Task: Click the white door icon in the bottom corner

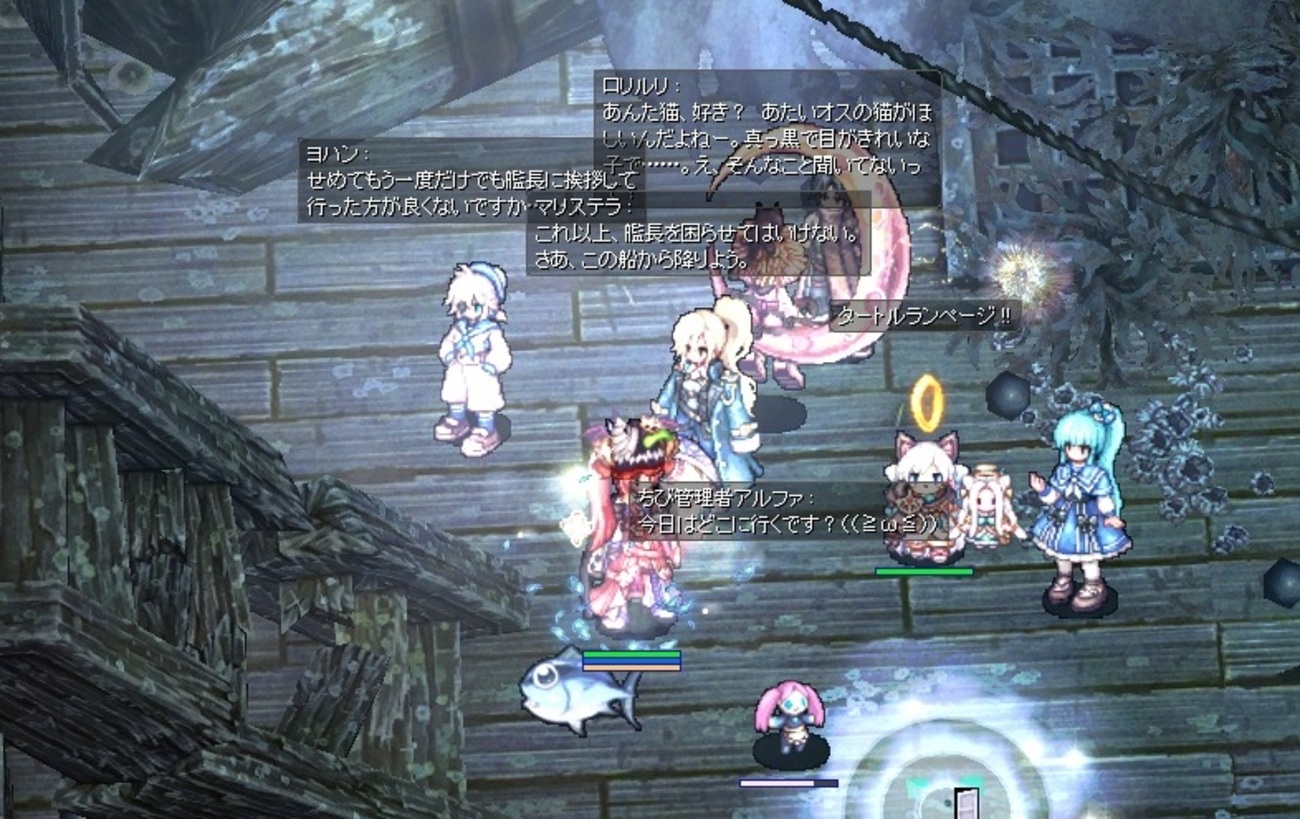Action: coord(966,805)
